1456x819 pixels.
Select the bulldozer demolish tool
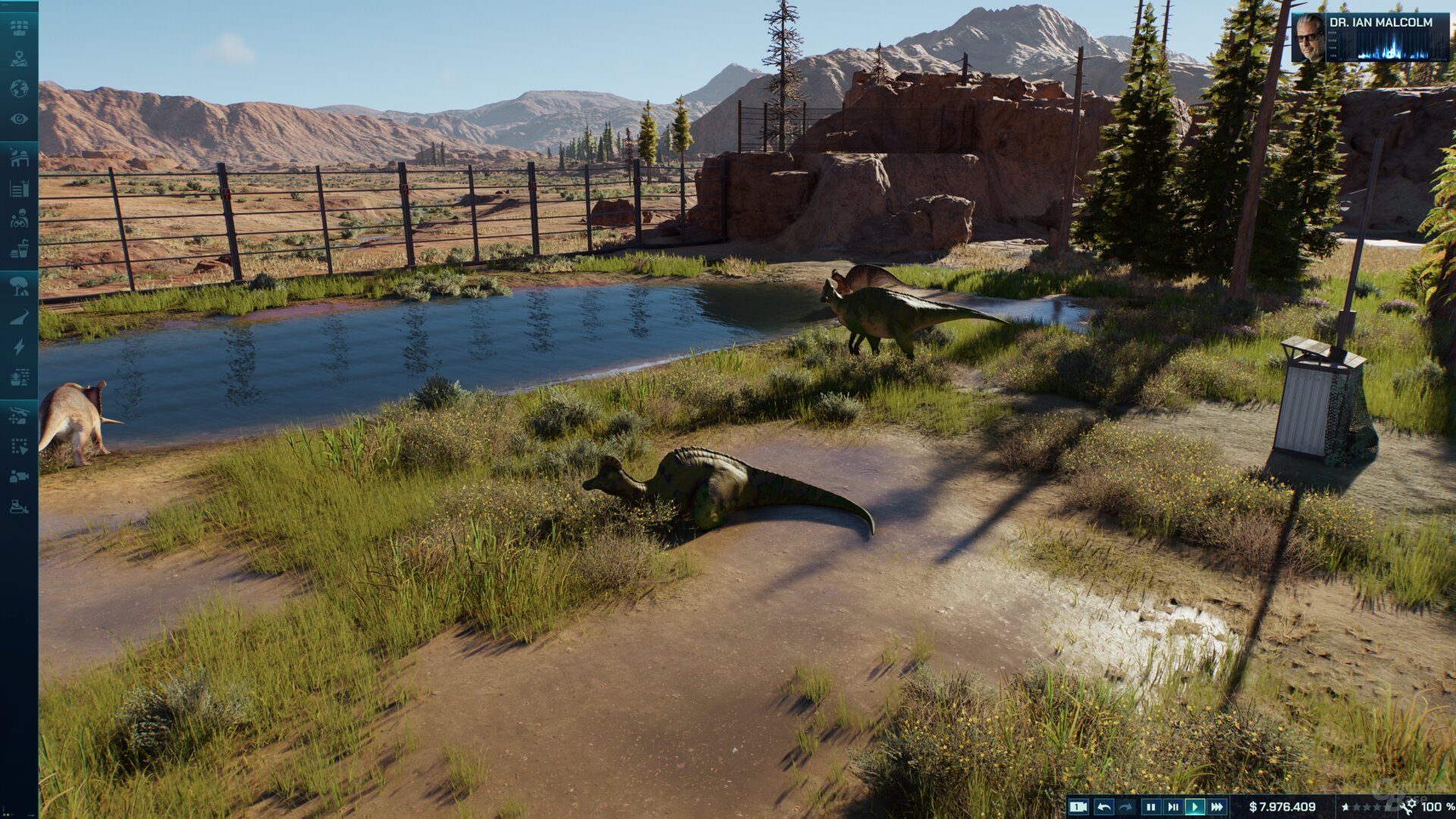coord(19,507)
